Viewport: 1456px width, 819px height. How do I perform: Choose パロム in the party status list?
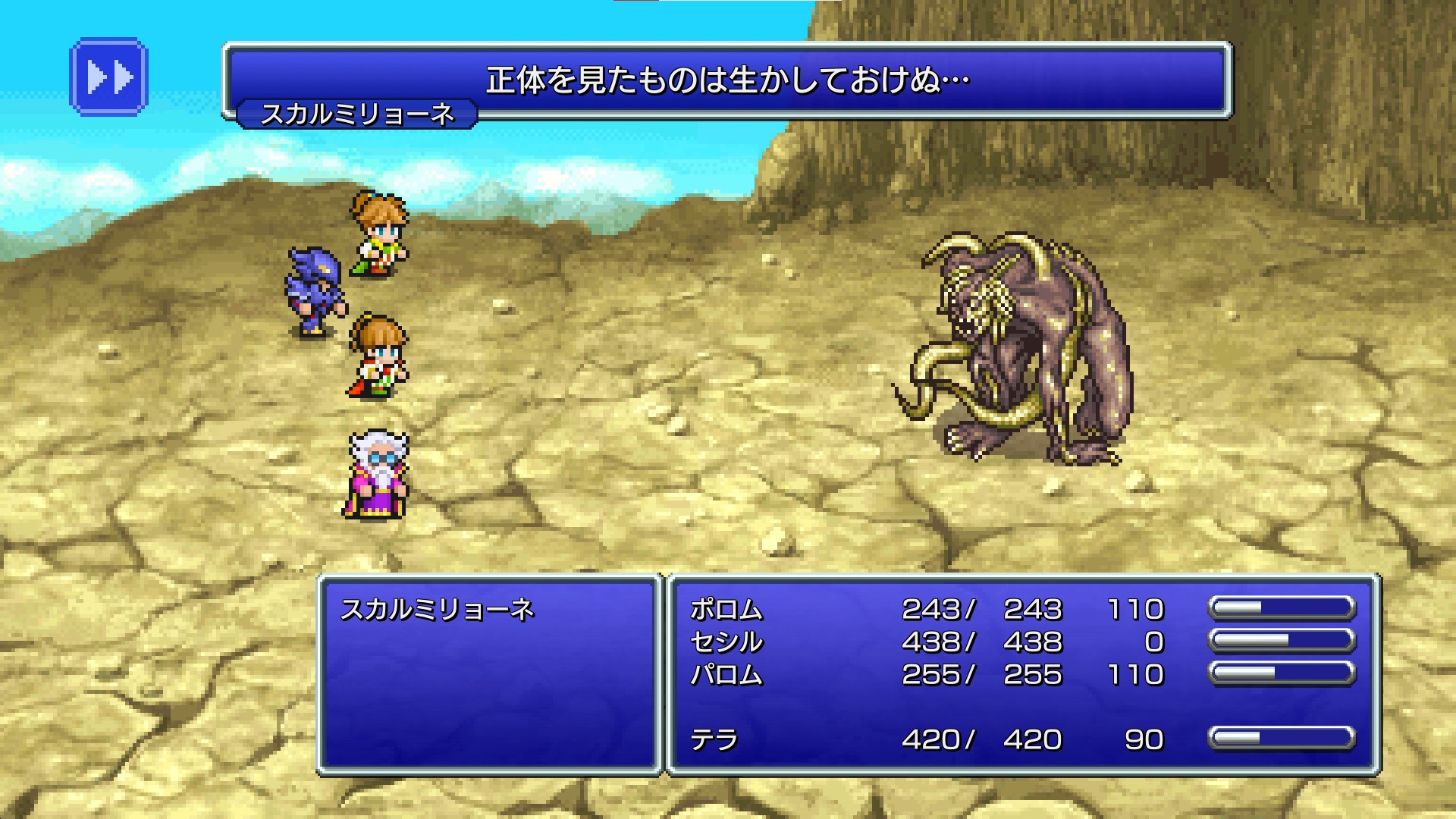click(x=726, y=675)
